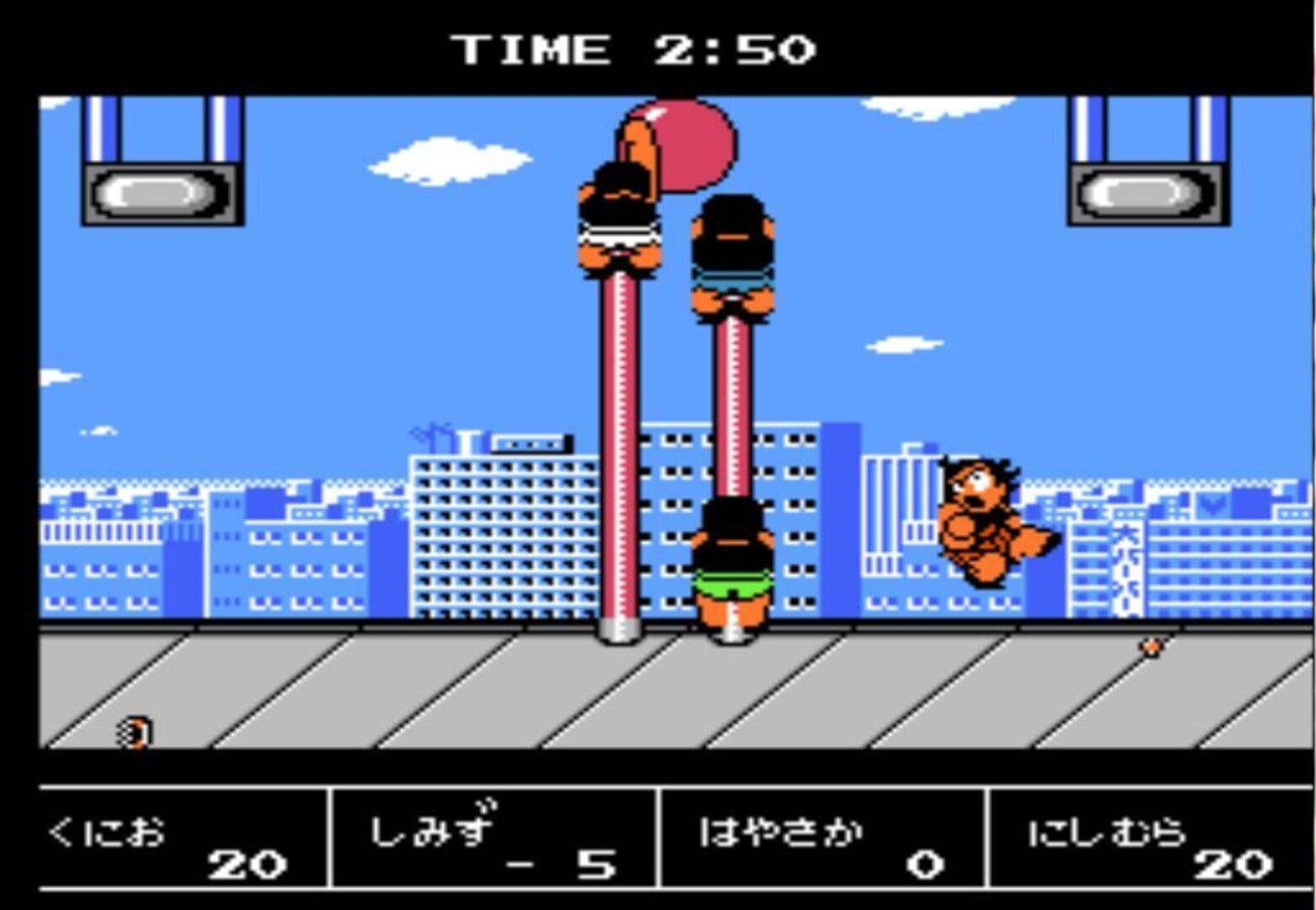The image size is (1316, 910).
Task: Select the fighter balancing atop the left pole
Action: (x=620, y=219)
